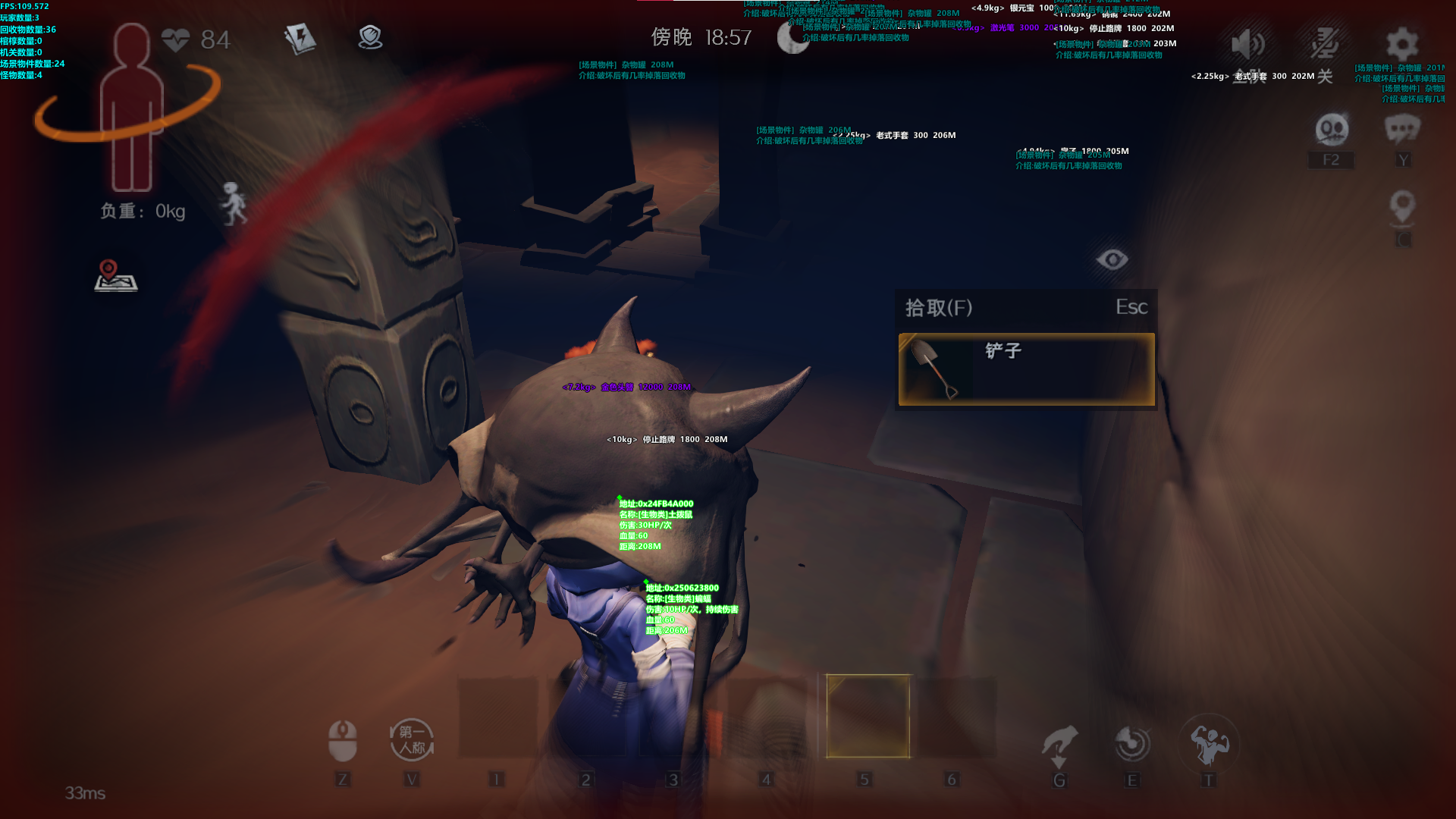This screenshot has width=1456, height=819.
Task: Open the map icon with red pin
Action: pos(115,276)
